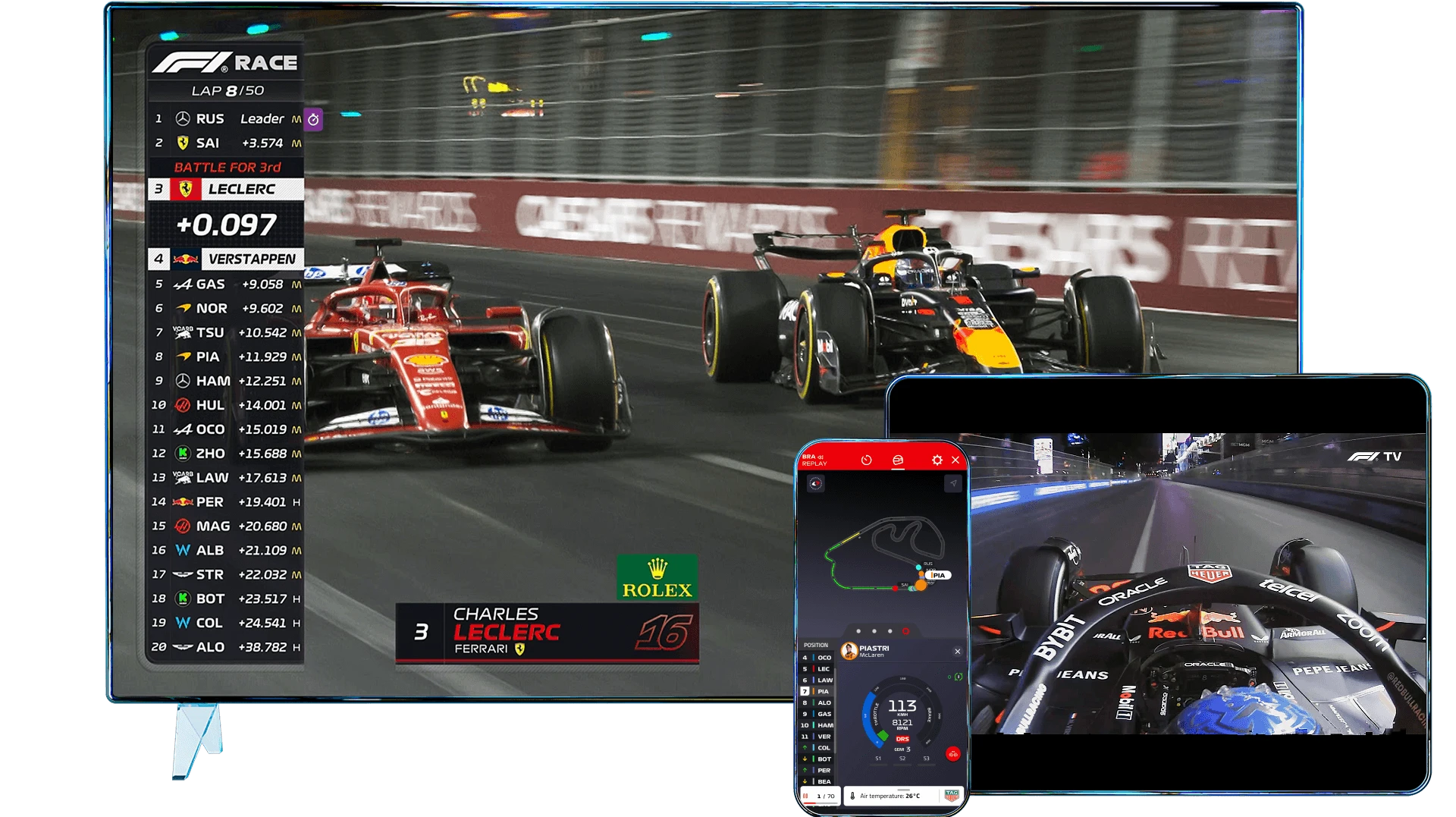Dismiss the PIASTRI driver card with its X
This screenshot has width=1456, height=817.
pyautogui.click(x=958, y=652)
